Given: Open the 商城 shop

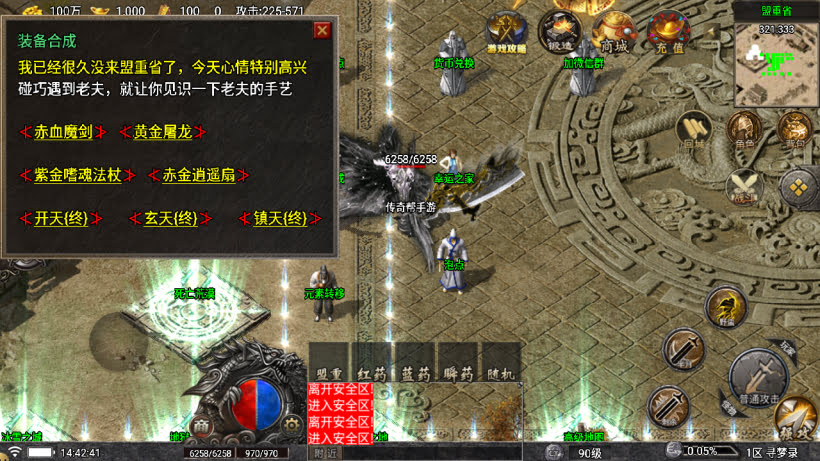Looking at the screenshot, I should [x=613, y=32].
